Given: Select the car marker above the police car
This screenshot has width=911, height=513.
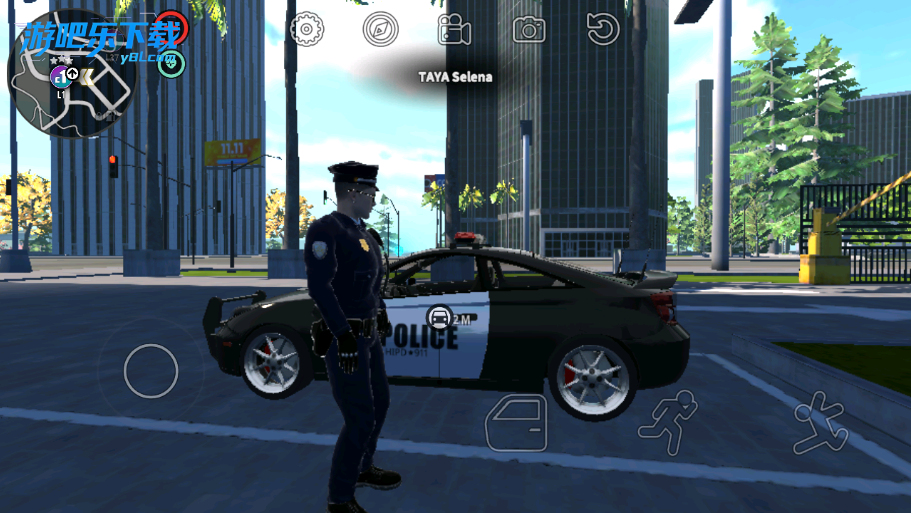Looking at the screenshot, I should (x=438, y=318).
